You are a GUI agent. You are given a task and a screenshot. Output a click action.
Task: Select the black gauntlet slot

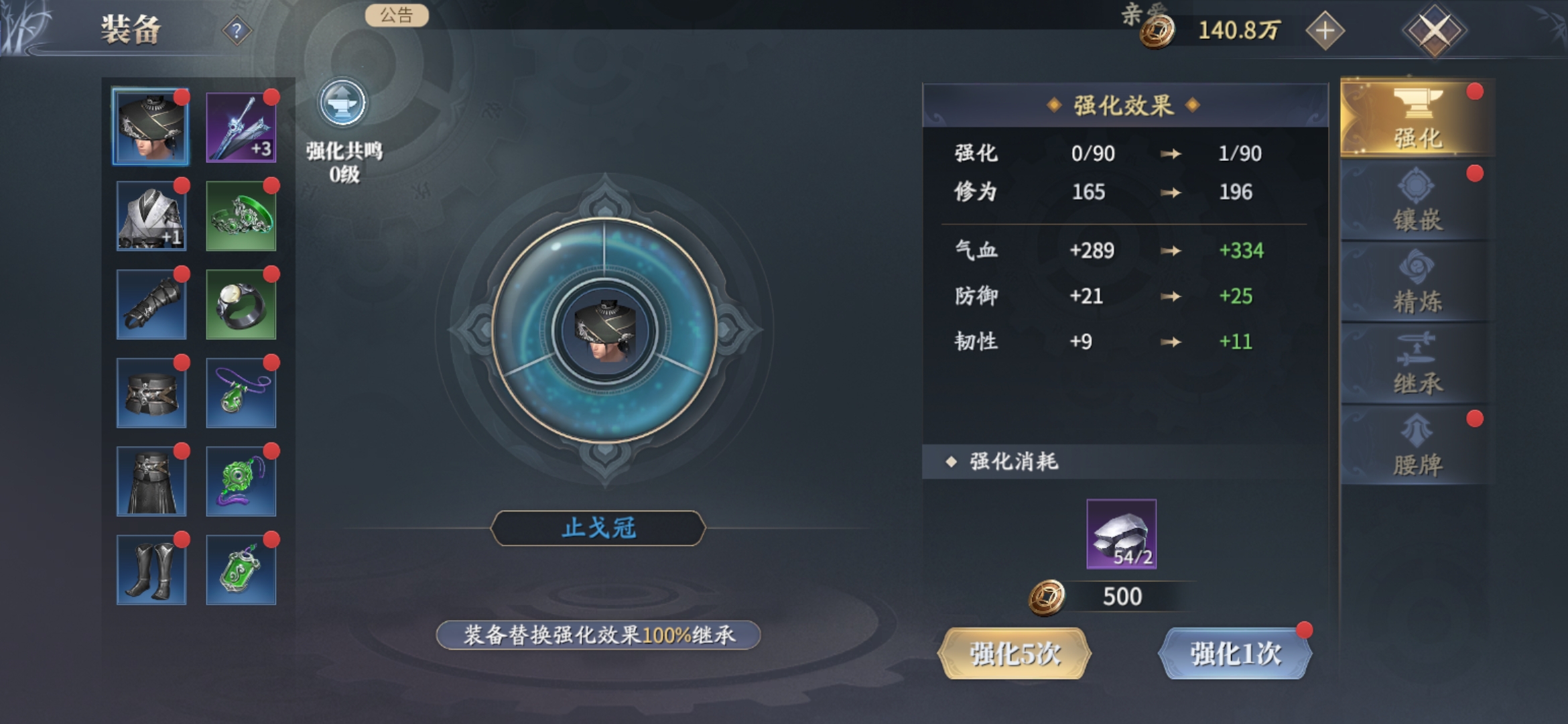(151, 304)
